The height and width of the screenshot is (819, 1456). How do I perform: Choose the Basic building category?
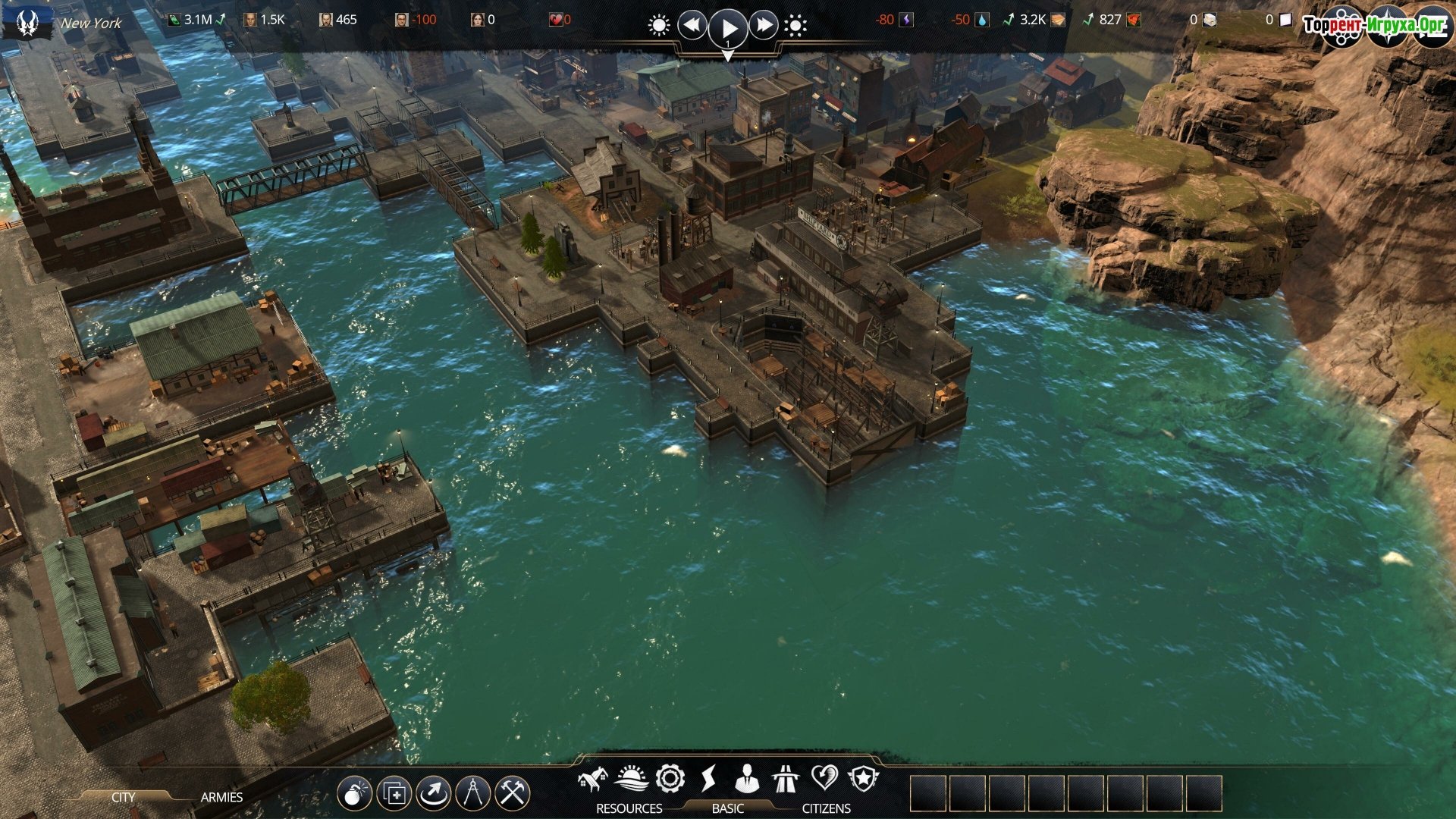pyautogui.click(x=727, y=808)
